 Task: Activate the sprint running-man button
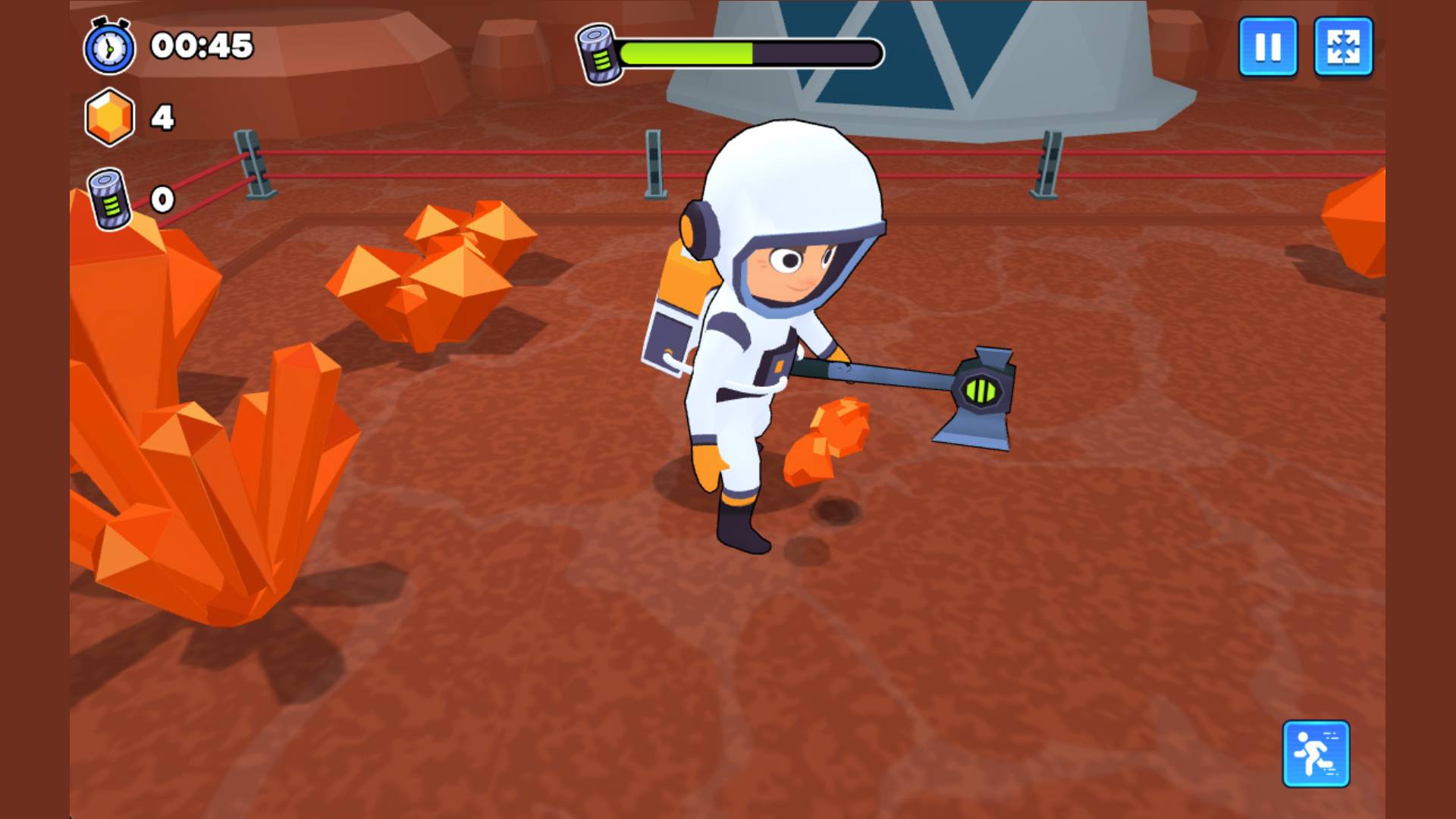point(1316,754)
